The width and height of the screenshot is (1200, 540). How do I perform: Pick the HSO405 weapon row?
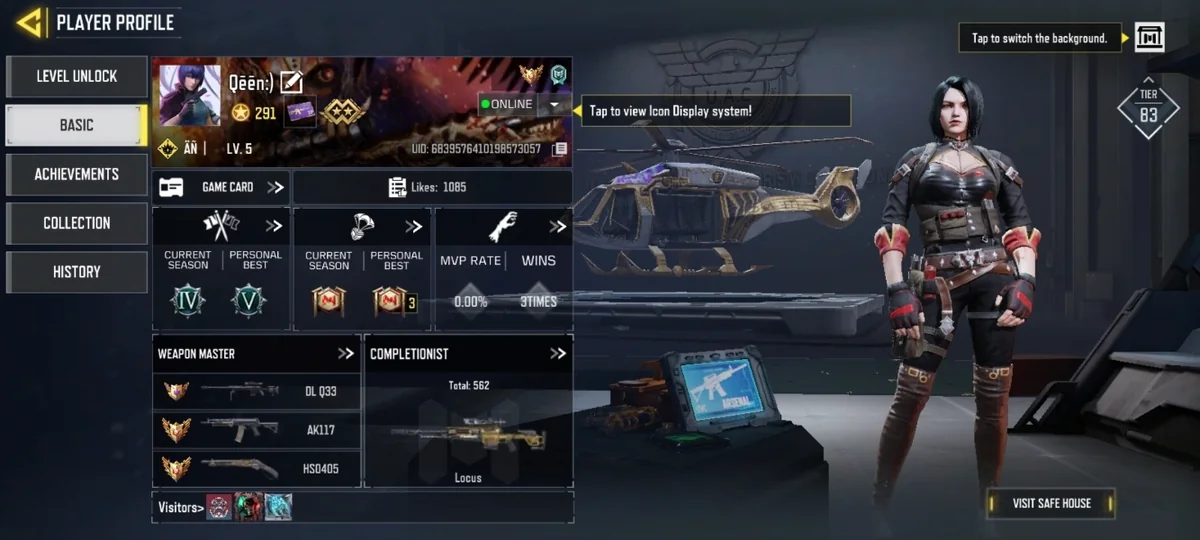click(256, 468)
